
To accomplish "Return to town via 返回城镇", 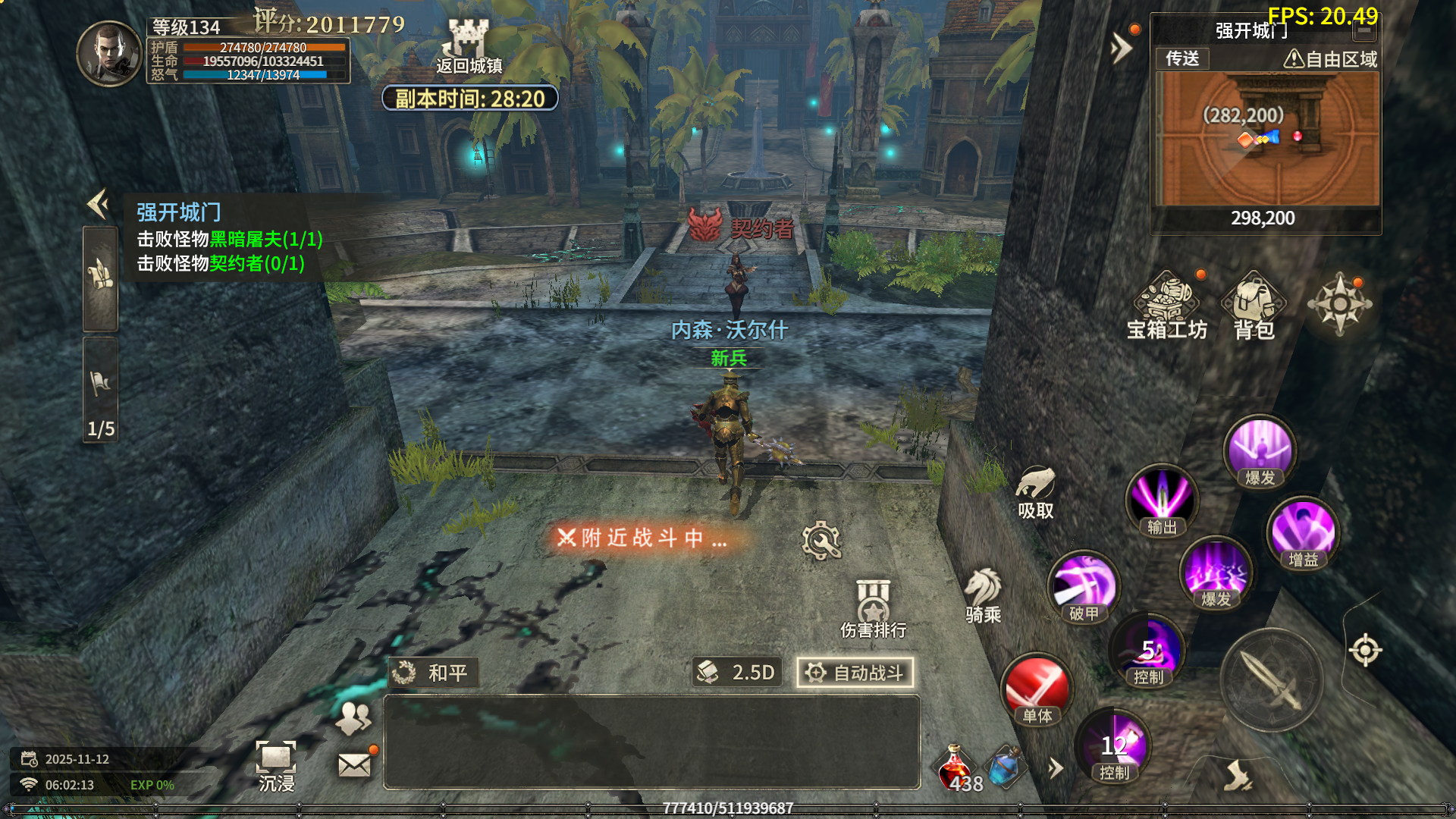I will (x=468, y=46).
